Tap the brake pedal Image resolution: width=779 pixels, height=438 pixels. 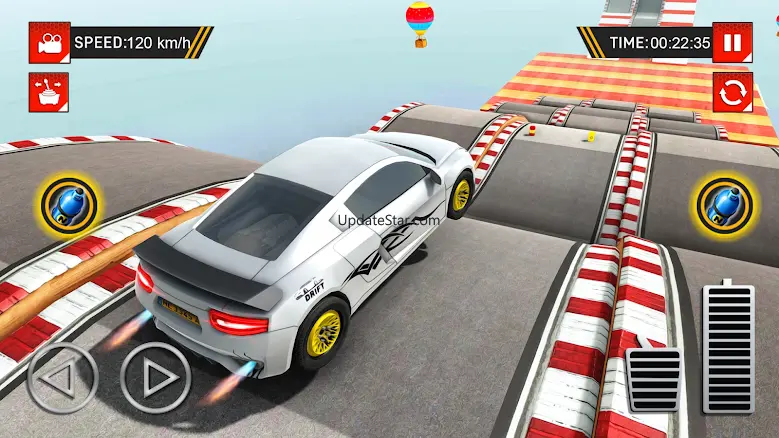(653, 380)
